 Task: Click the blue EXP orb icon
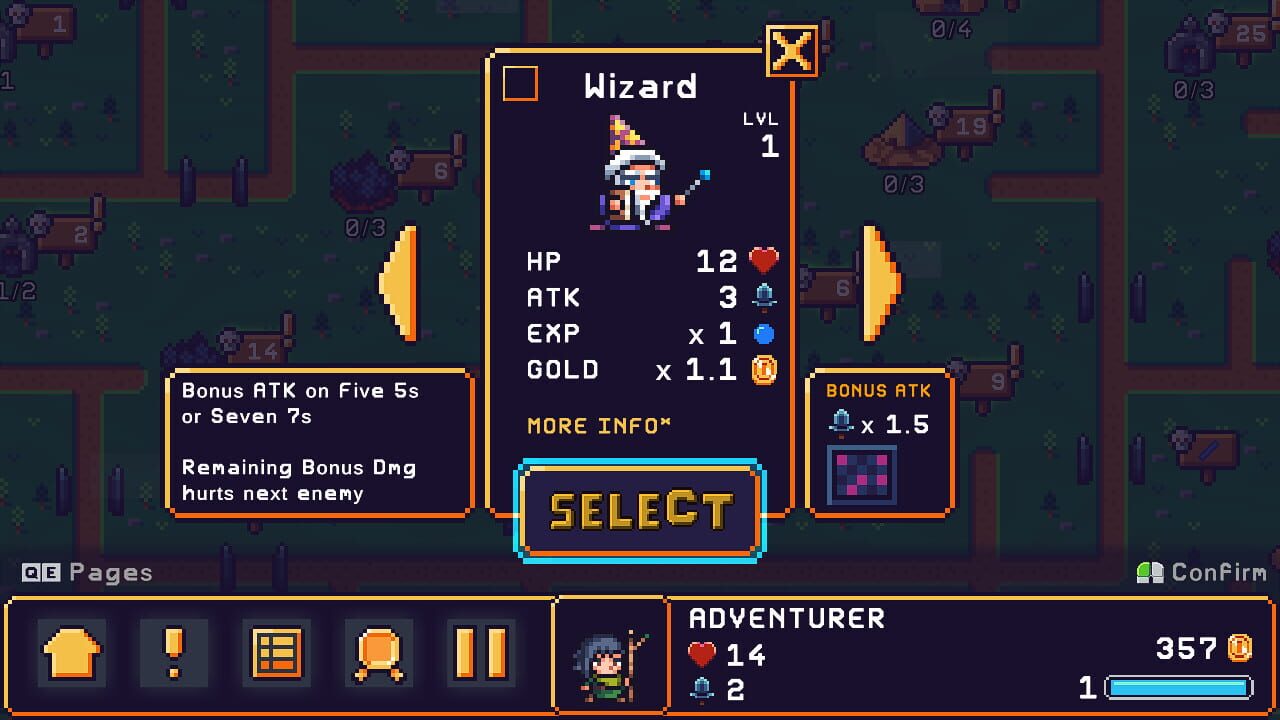(764, 332)
